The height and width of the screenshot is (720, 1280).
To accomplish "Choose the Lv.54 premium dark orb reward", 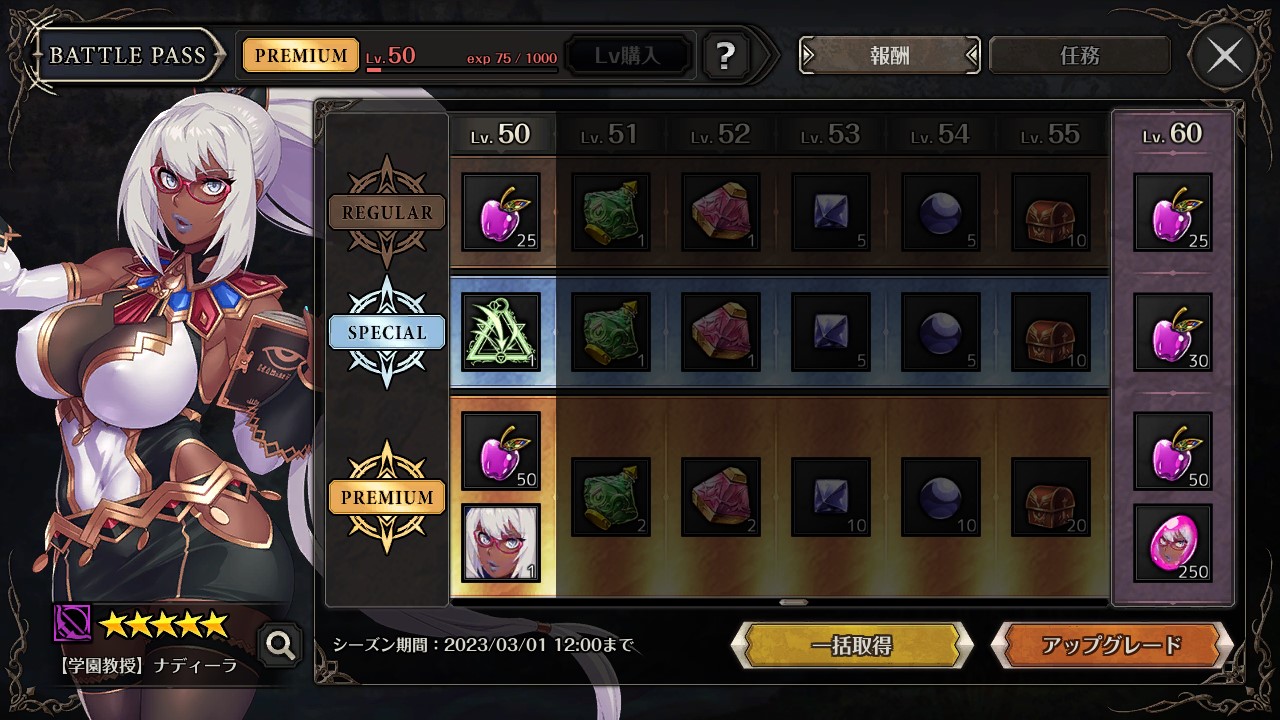I will click(941, 497).
